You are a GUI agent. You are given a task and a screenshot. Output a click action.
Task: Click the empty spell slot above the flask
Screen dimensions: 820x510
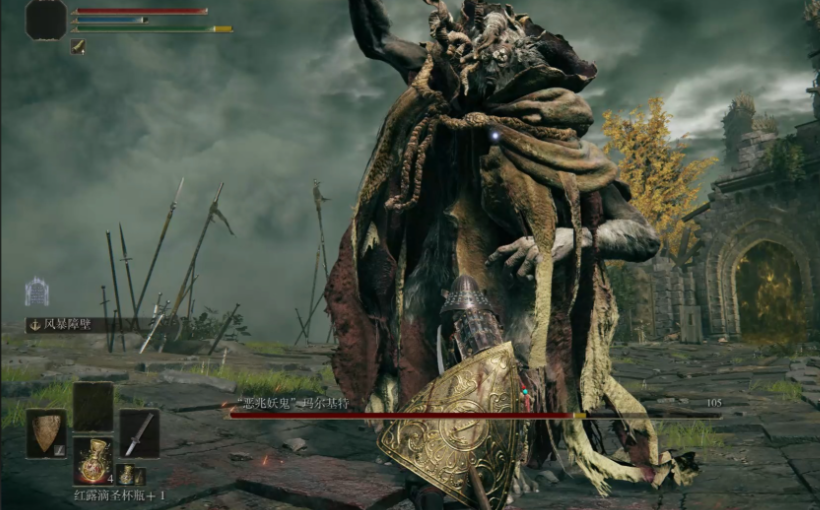click(93, 406)
